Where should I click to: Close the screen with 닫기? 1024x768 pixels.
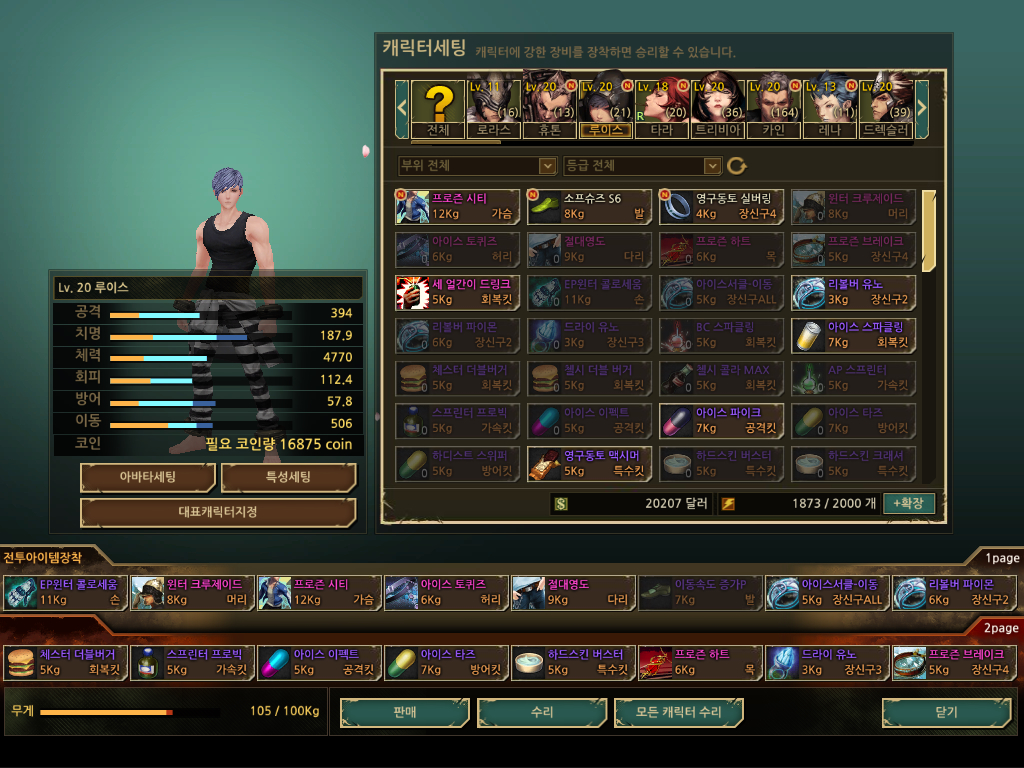(x=945, y=712)
